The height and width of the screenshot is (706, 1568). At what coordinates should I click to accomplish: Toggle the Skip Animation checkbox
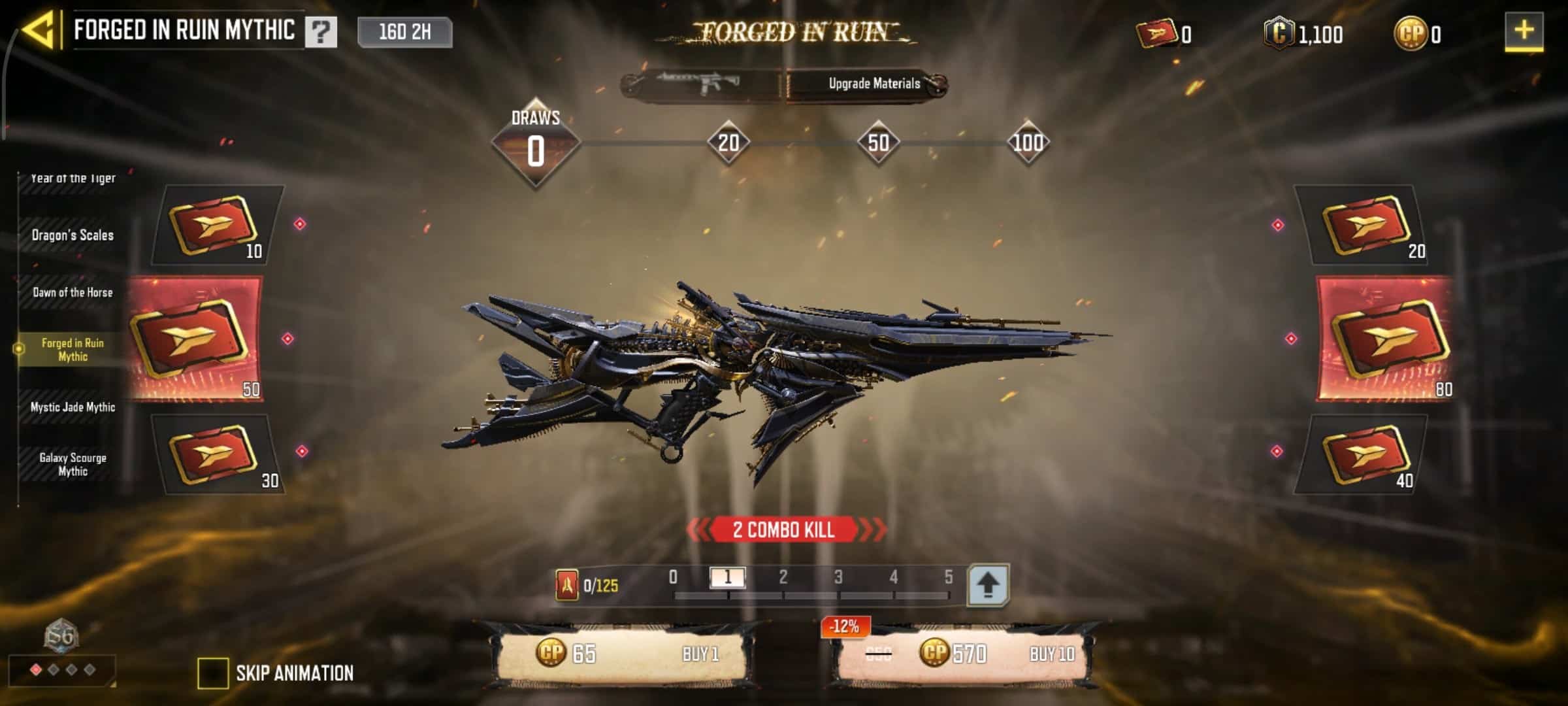tap(212, 673)
